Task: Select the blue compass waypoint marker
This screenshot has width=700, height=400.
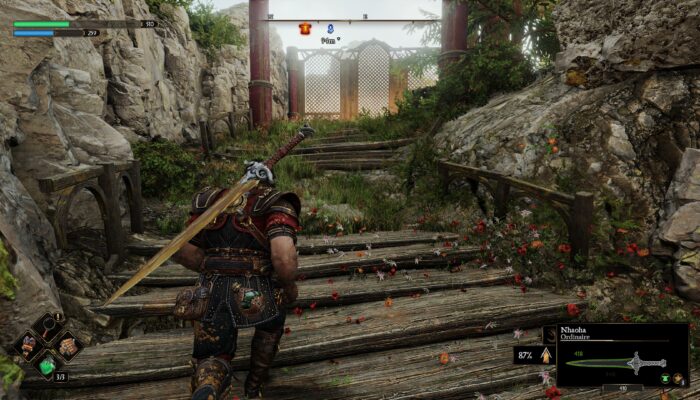Action: [x=329, y=29]
